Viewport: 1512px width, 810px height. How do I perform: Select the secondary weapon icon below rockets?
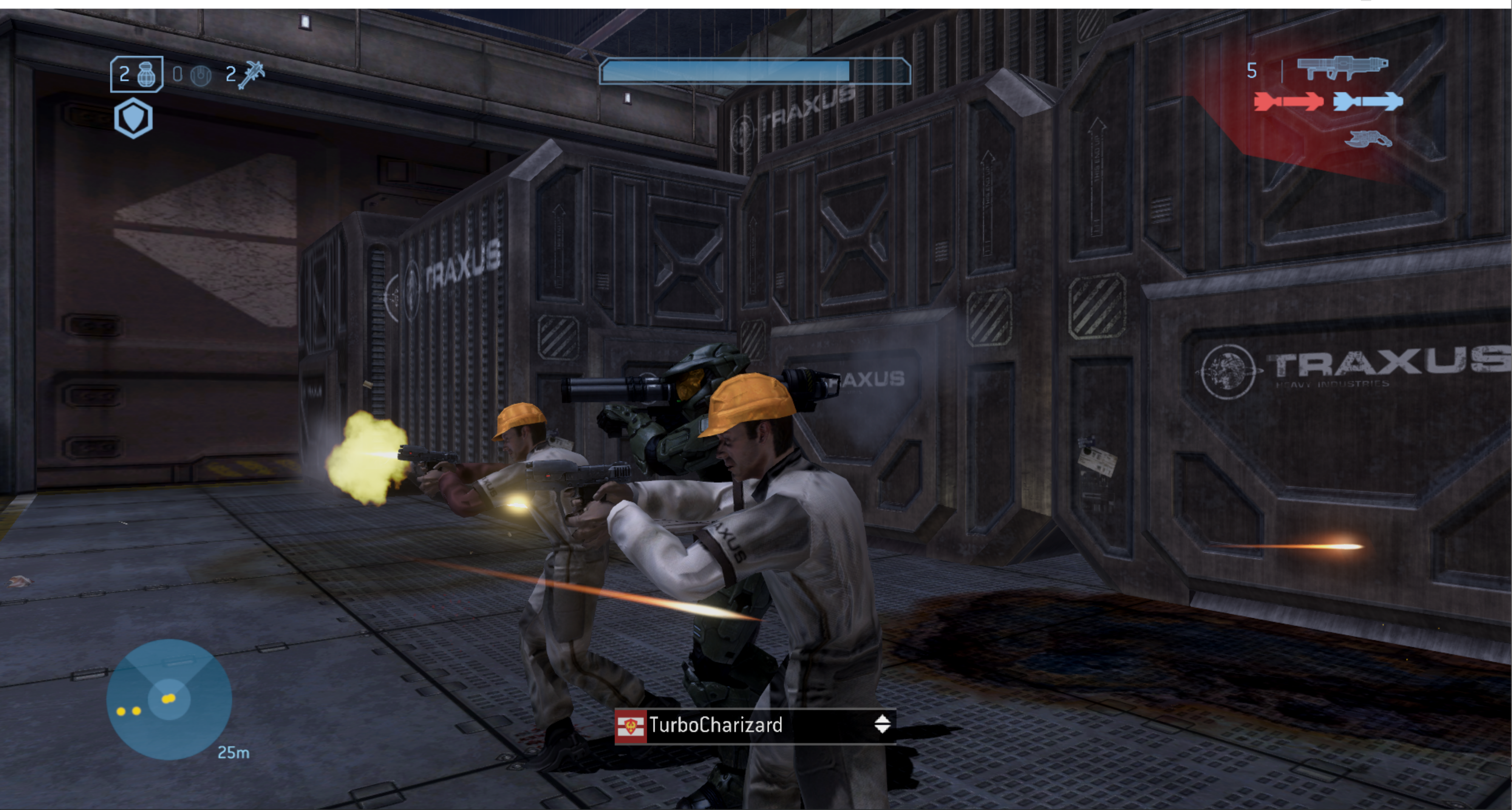click(x=1368, y=140)
